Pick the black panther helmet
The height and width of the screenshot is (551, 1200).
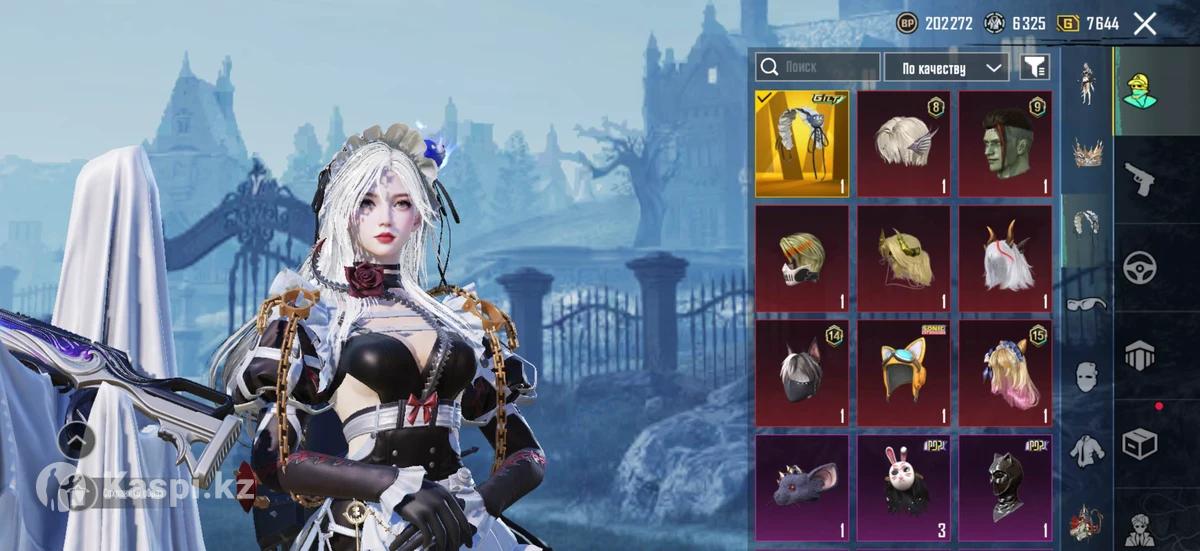point(1005,485)
